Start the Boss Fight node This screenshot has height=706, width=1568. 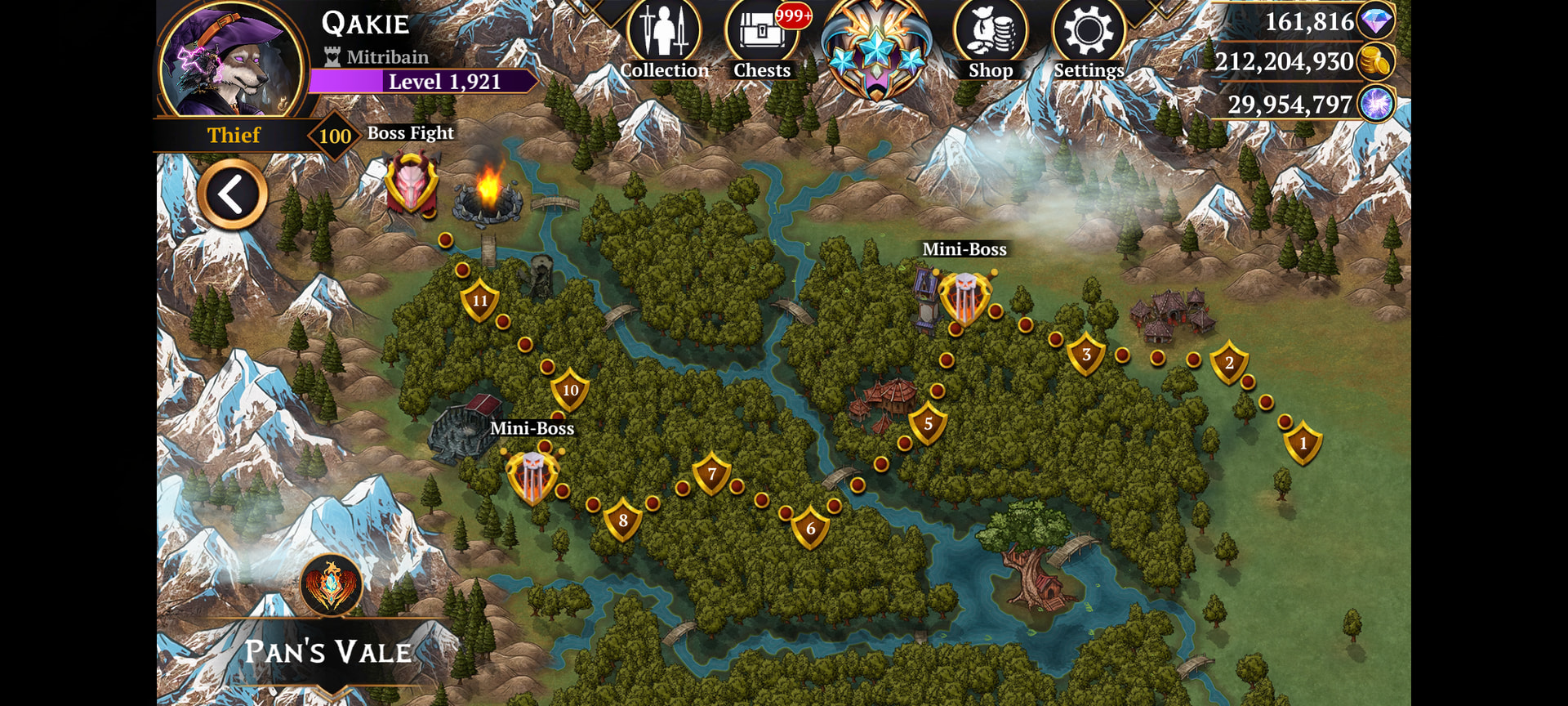[x=412, y=184]
